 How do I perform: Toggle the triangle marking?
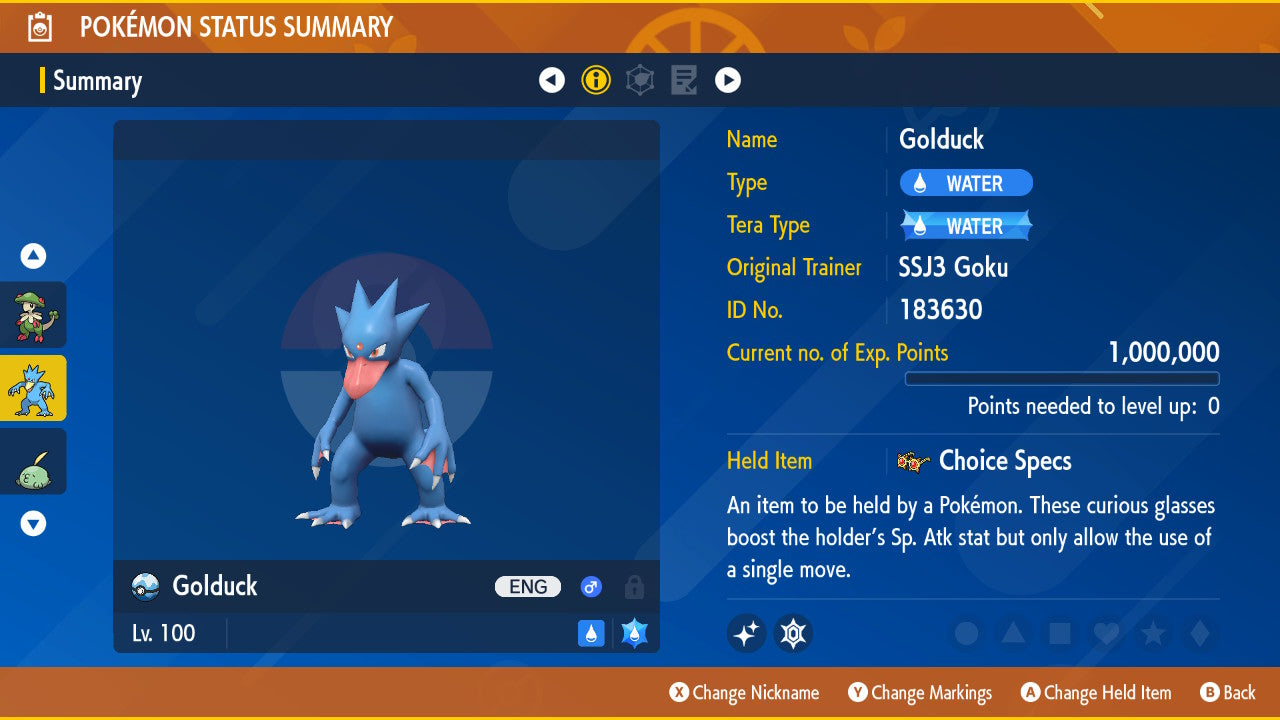click(x=1013, y=633)
